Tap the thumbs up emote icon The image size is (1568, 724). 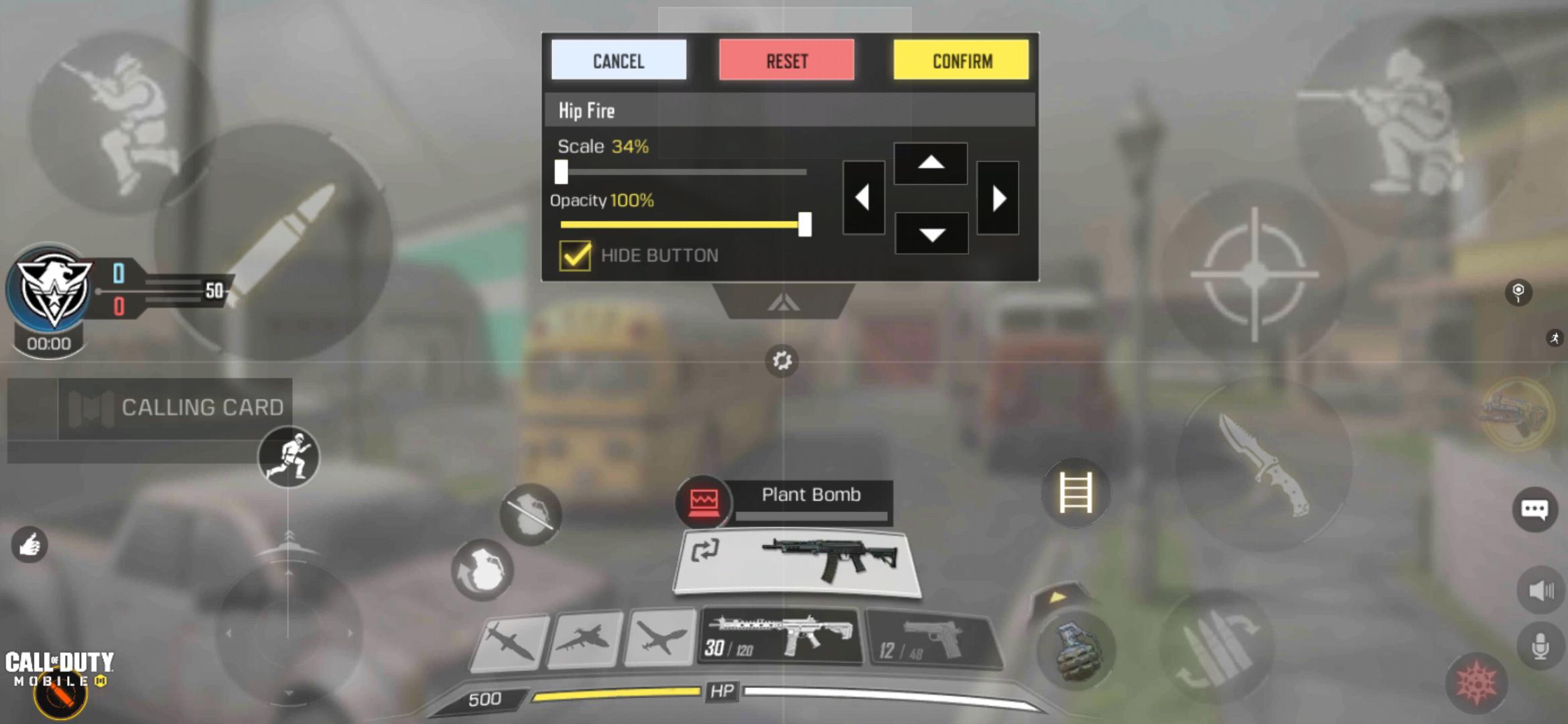29,544
